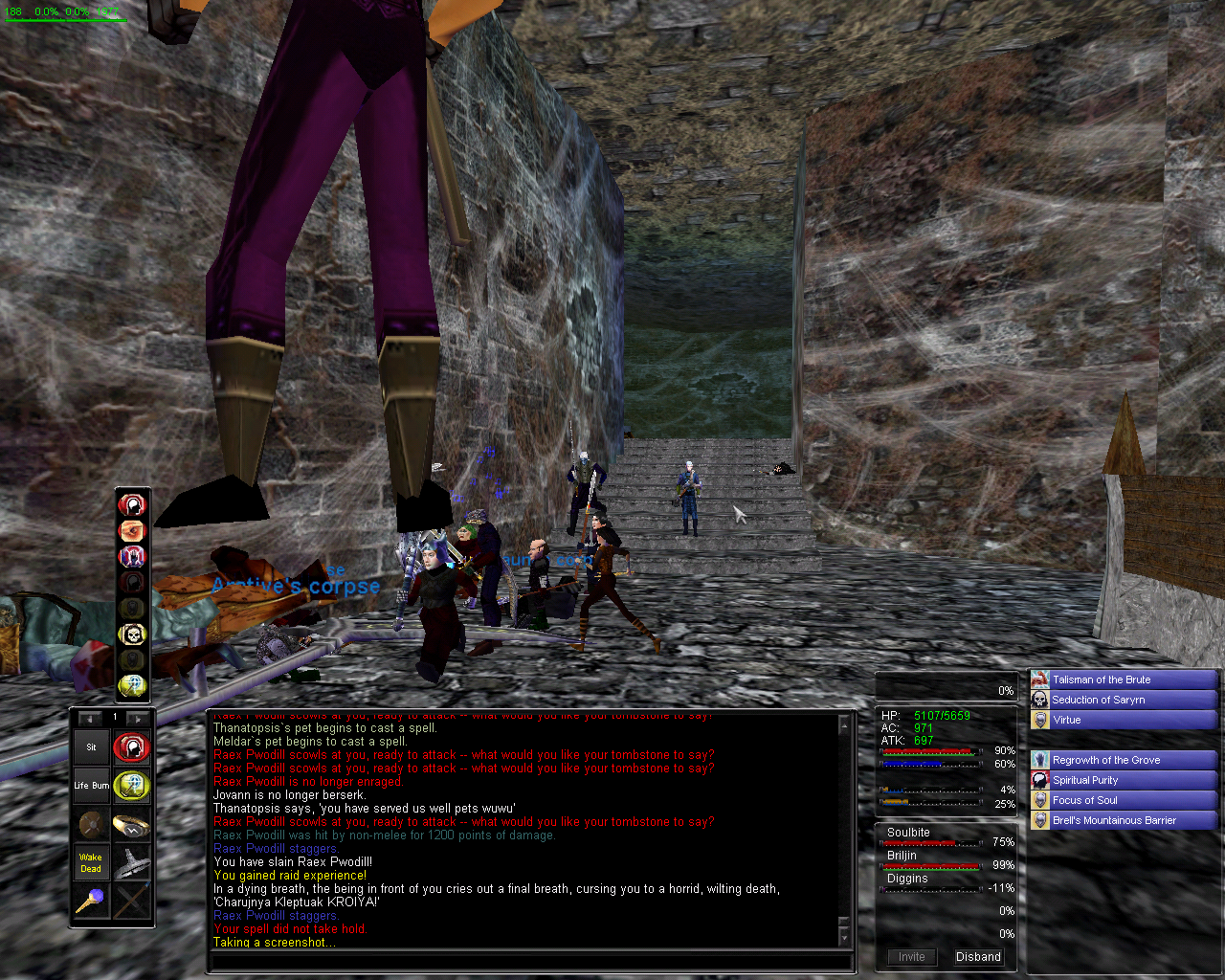Use the Life Burn hotbutton
1225x980 pixels.
[92, 786]
